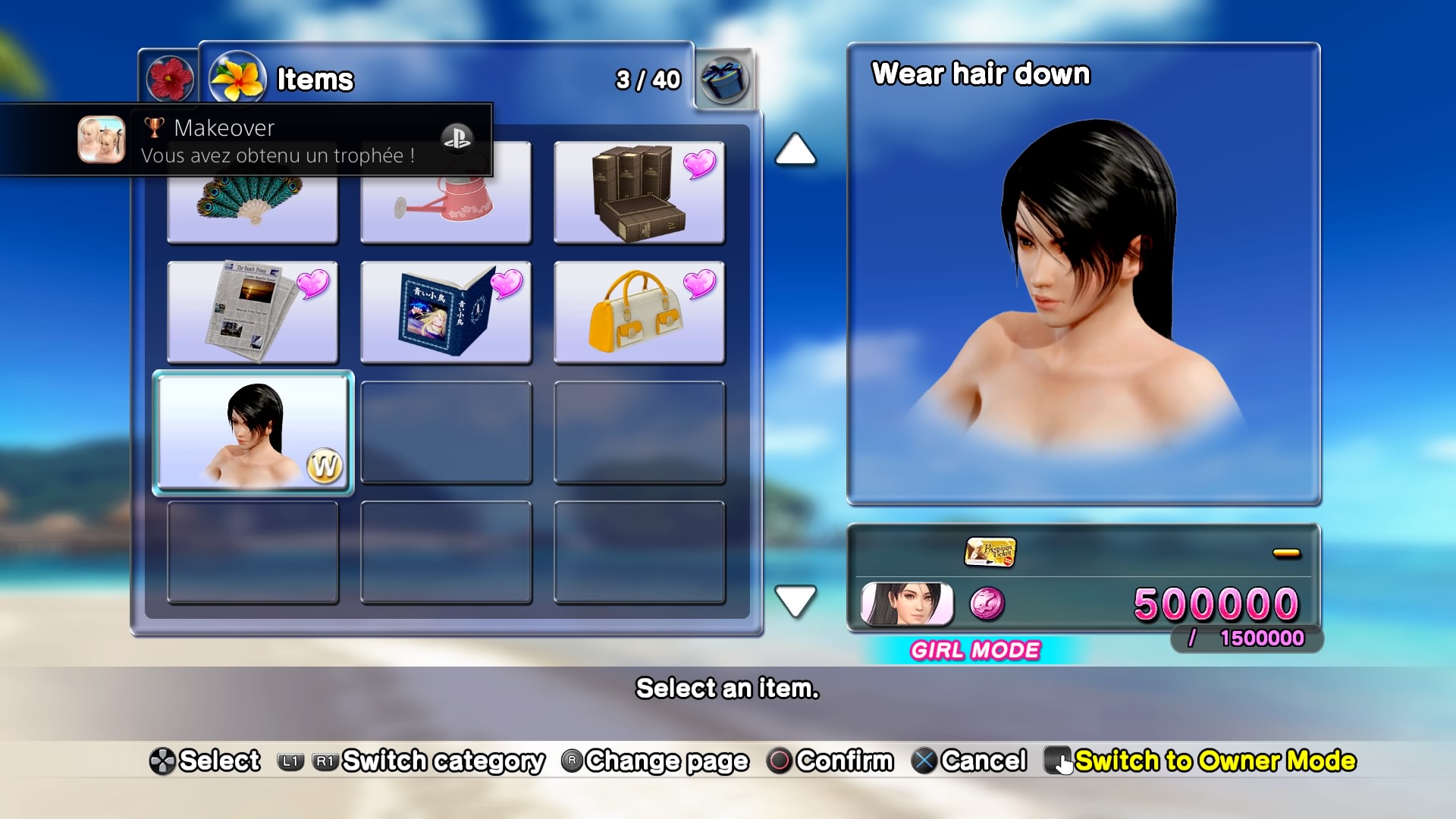Click the down arrow to change page
The width and height of the screenshot is (1456, 819).
795,601
